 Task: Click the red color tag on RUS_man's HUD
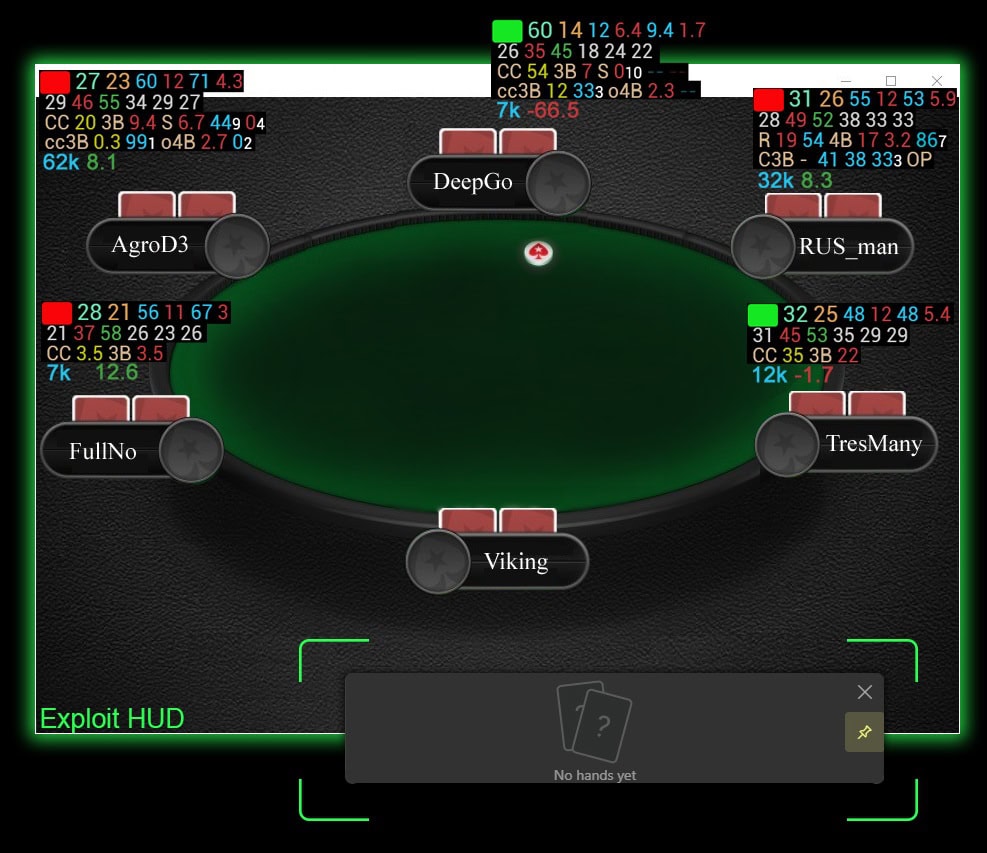768,99
